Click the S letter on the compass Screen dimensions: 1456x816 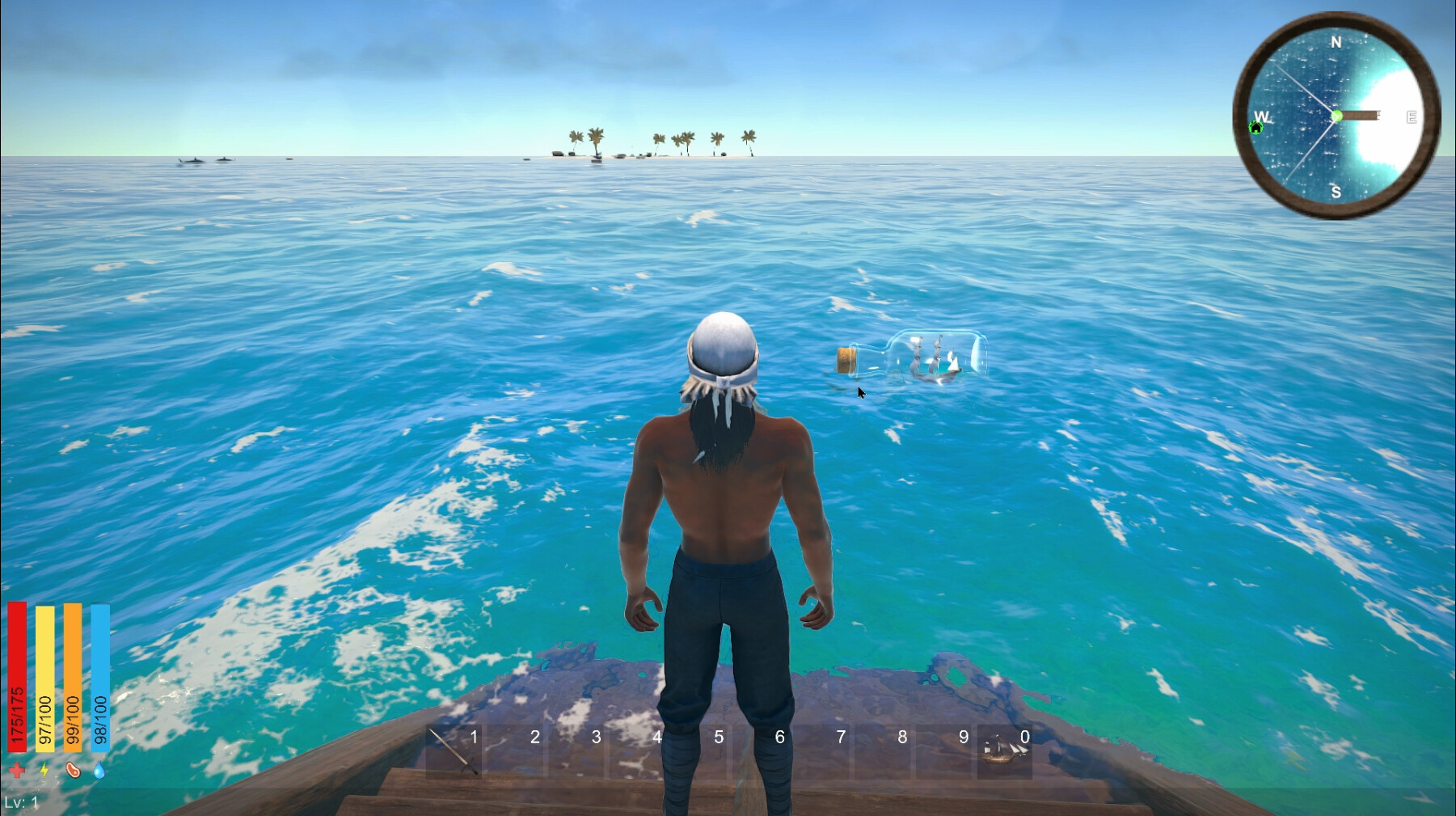[x=1336, y=192]
